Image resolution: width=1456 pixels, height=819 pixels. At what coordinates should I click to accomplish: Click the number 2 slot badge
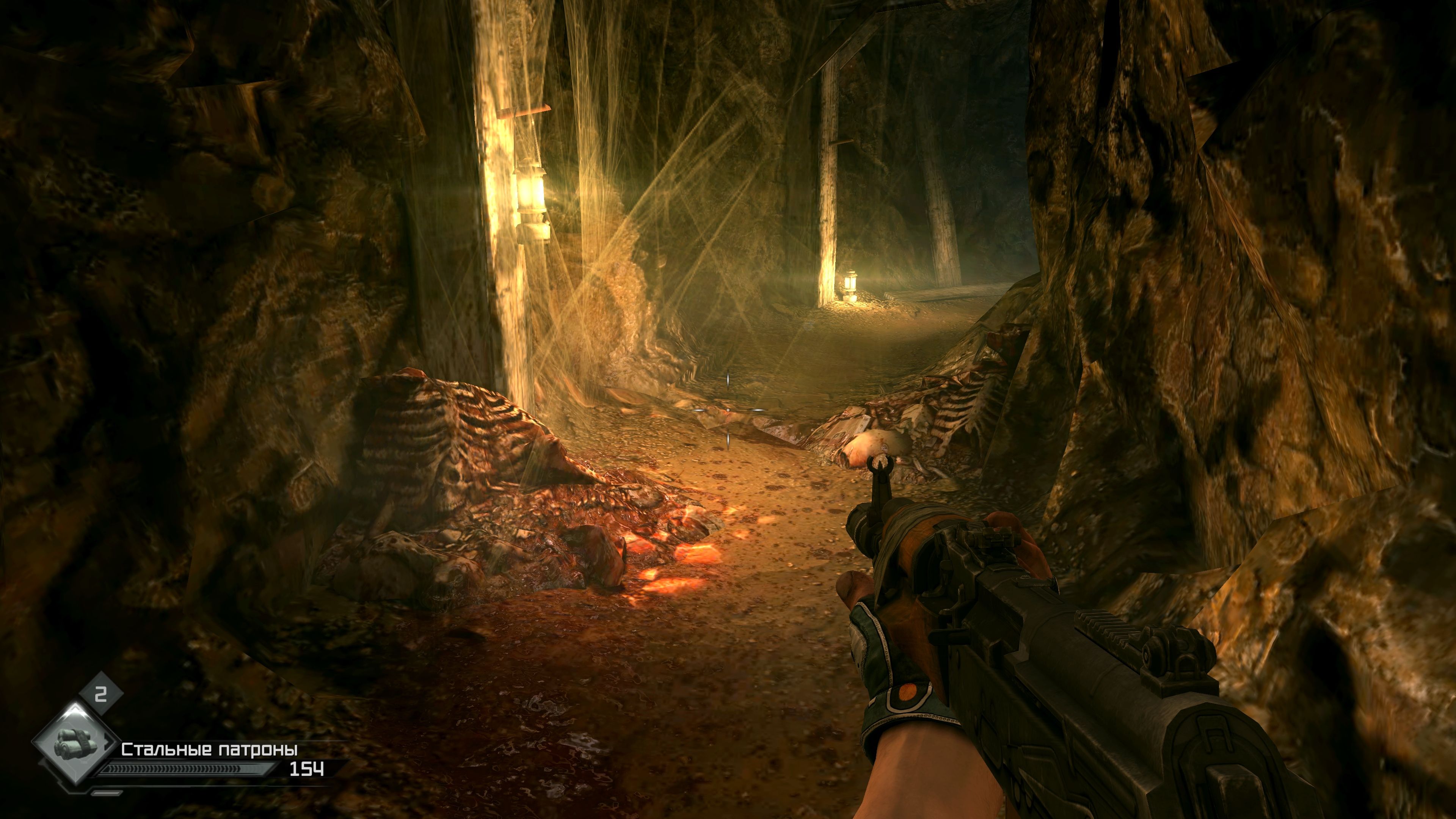[x=100, y=694]
